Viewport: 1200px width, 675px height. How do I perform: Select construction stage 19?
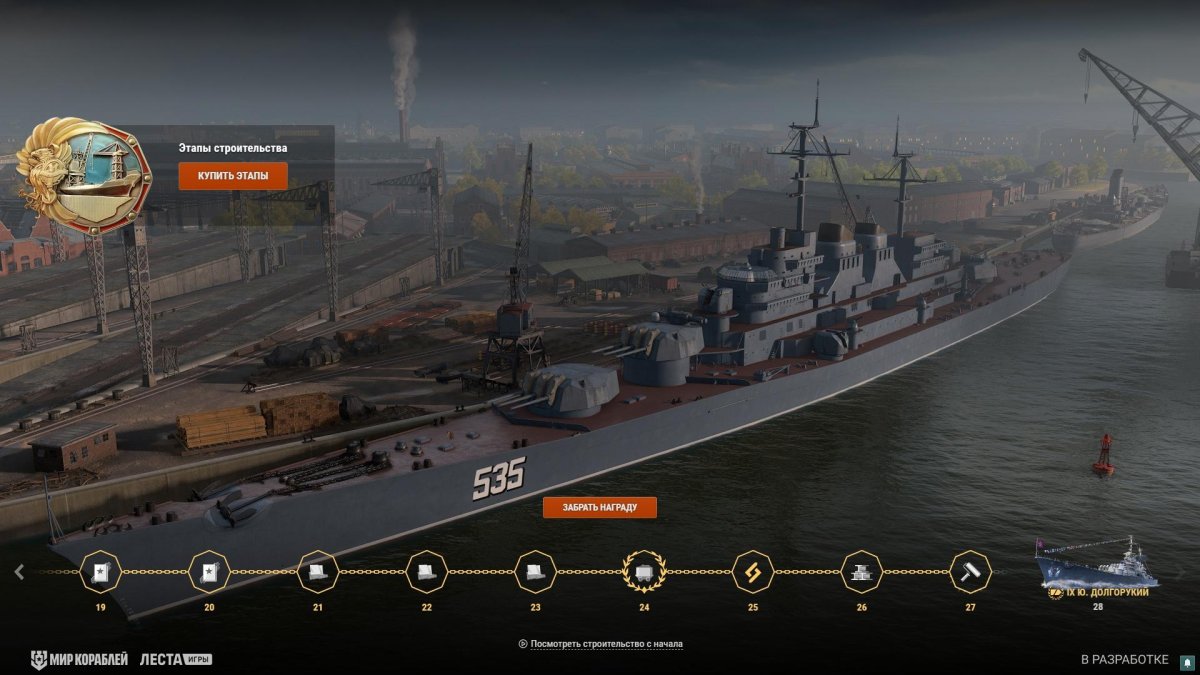click(100, 572)
